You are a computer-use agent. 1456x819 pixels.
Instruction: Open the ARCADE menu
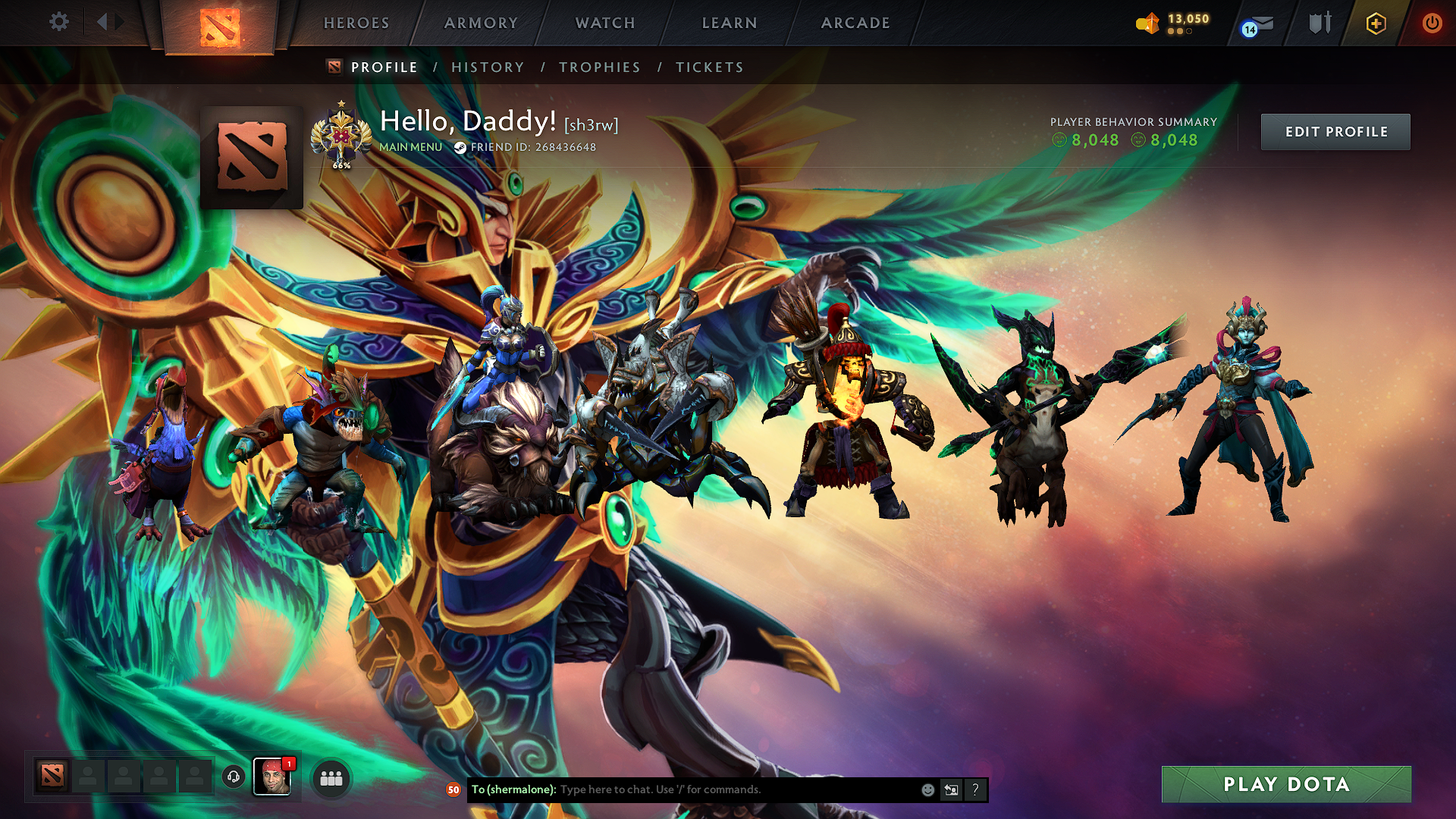855,23
